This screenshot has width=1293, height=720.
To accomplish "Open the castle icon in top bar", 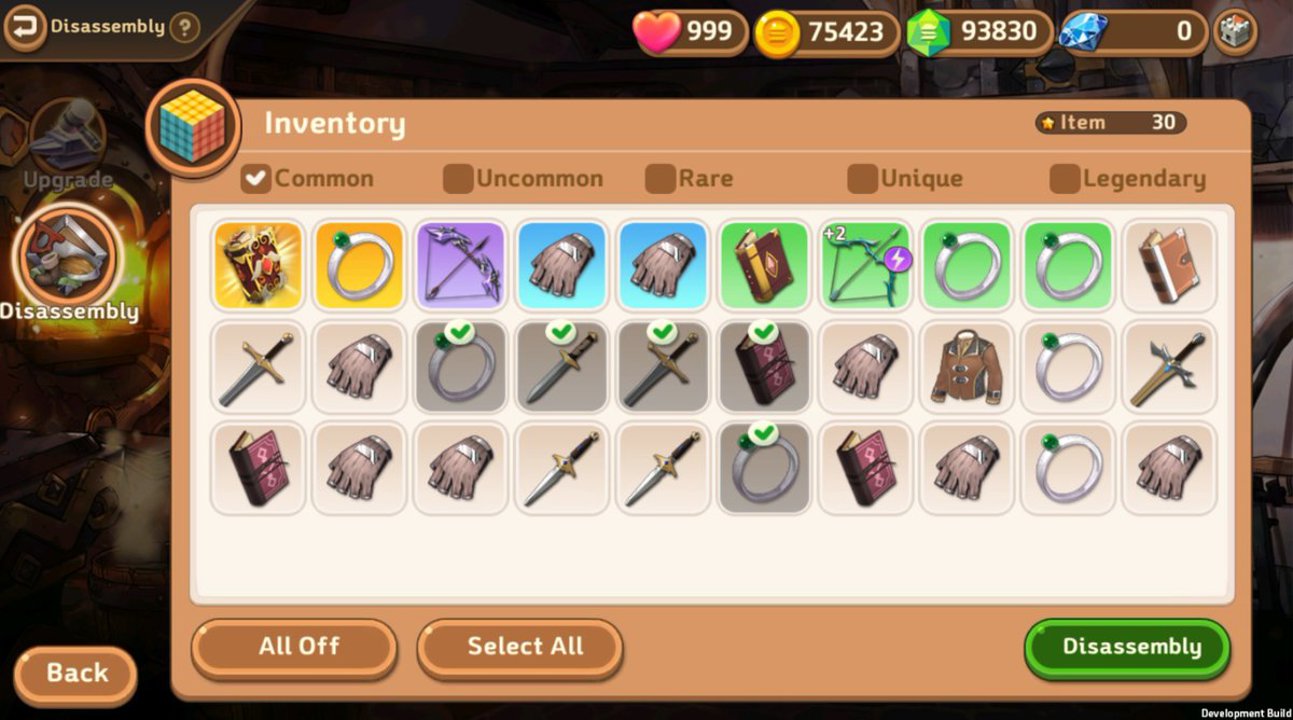I will (x=1235, y=32).
